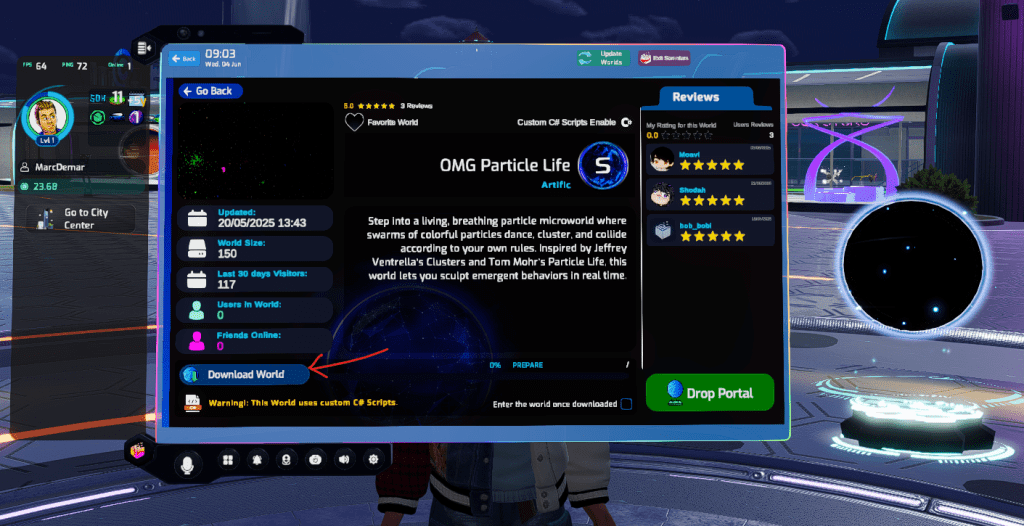Toggle sound with the speaker icon
Screen dimensions: 1024x526
344,460
